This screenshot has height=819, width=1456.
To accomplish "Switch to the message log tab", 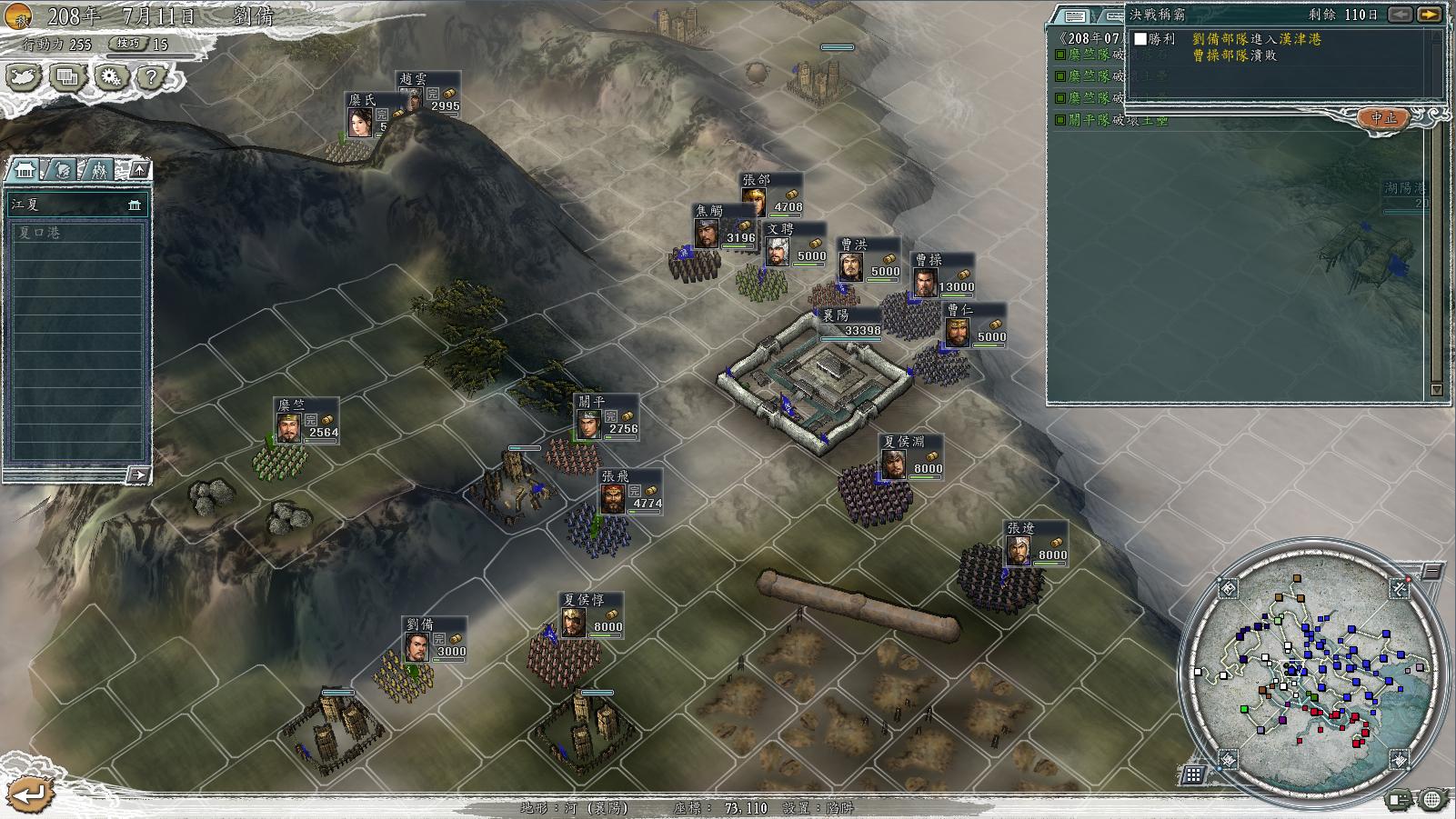I will [1074, 16].
